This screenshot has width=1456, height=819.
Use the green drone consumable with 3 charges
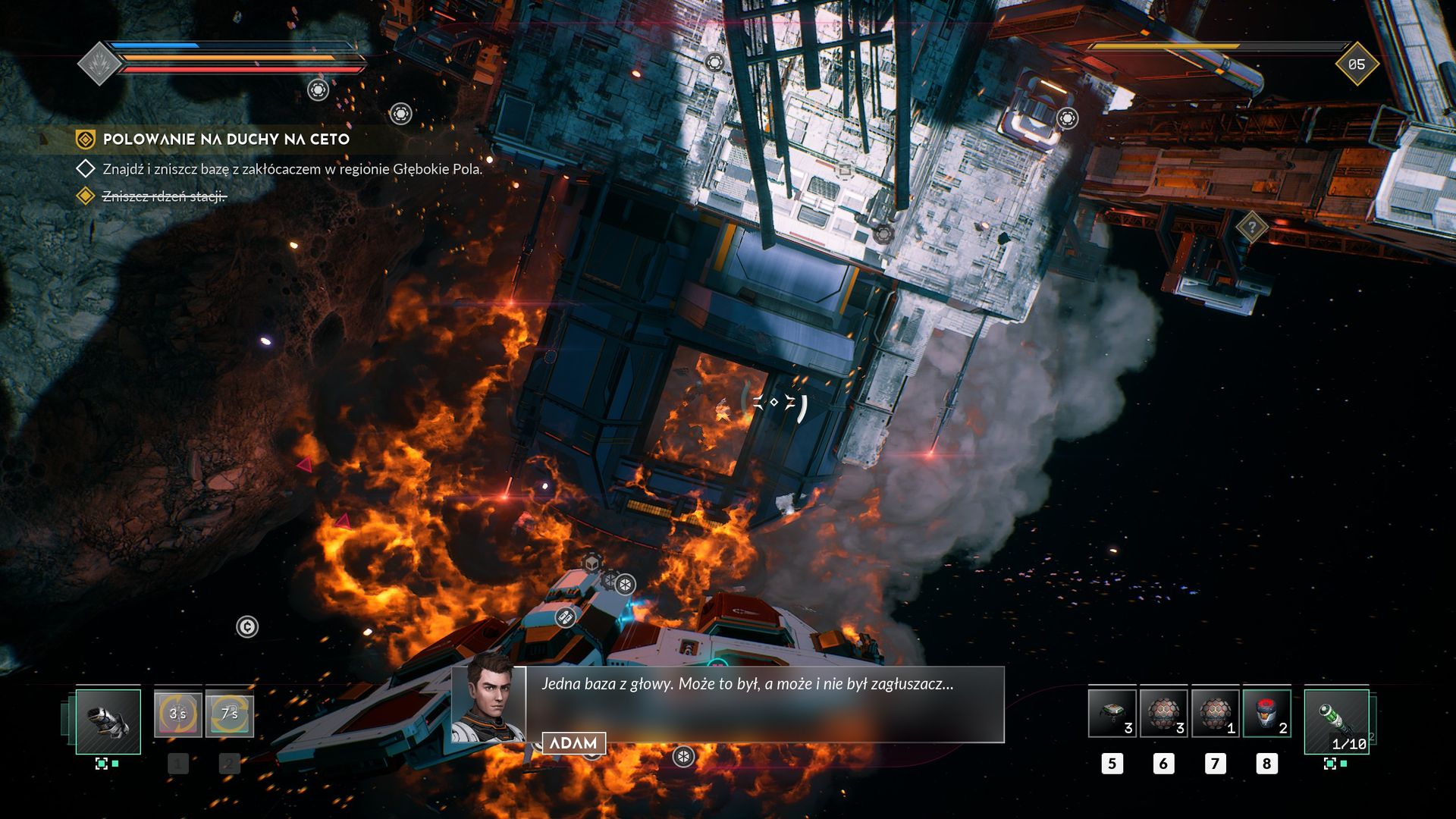(1112, 714)
